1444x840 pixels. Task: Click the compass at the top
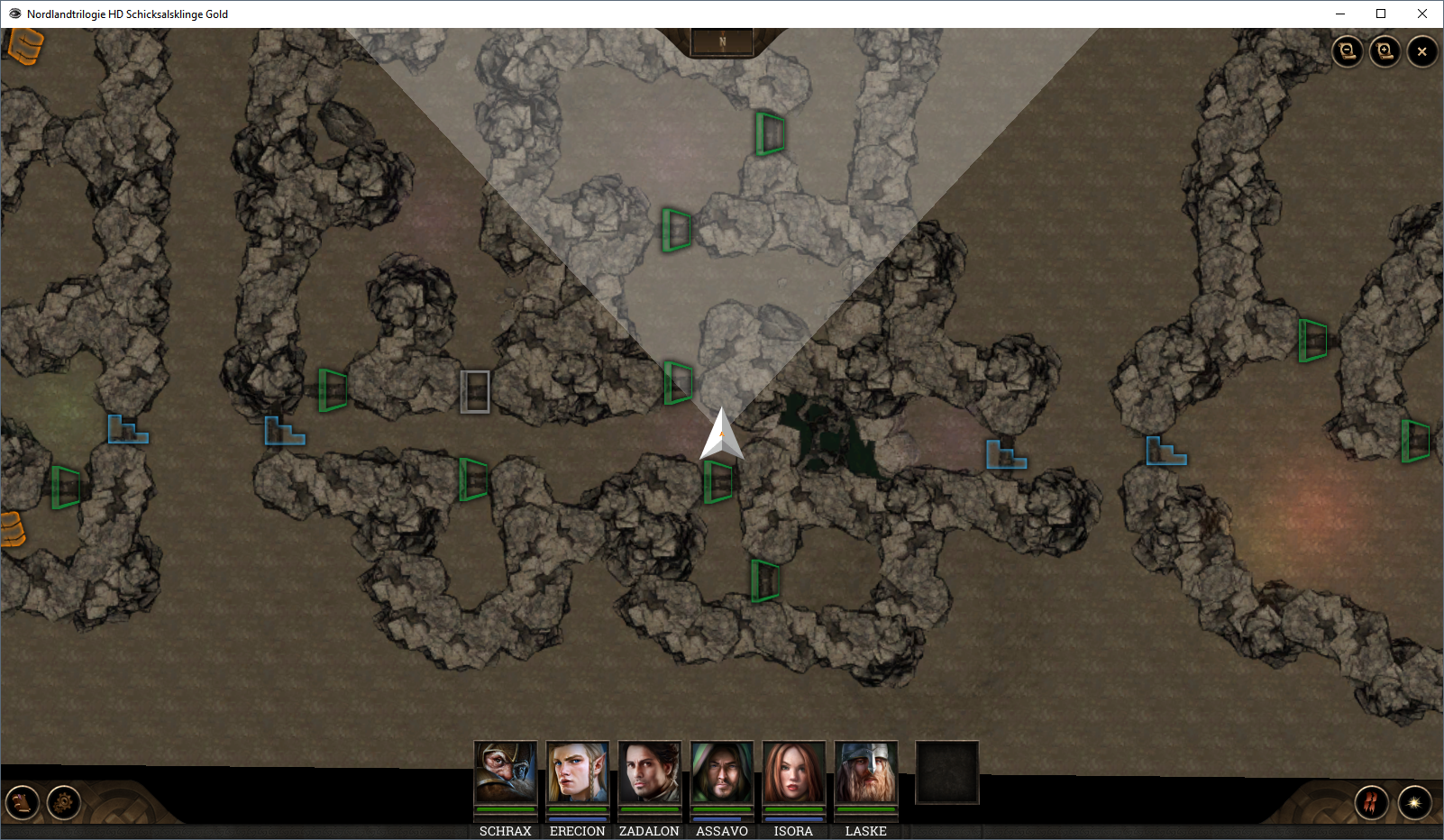coord(722,41)
